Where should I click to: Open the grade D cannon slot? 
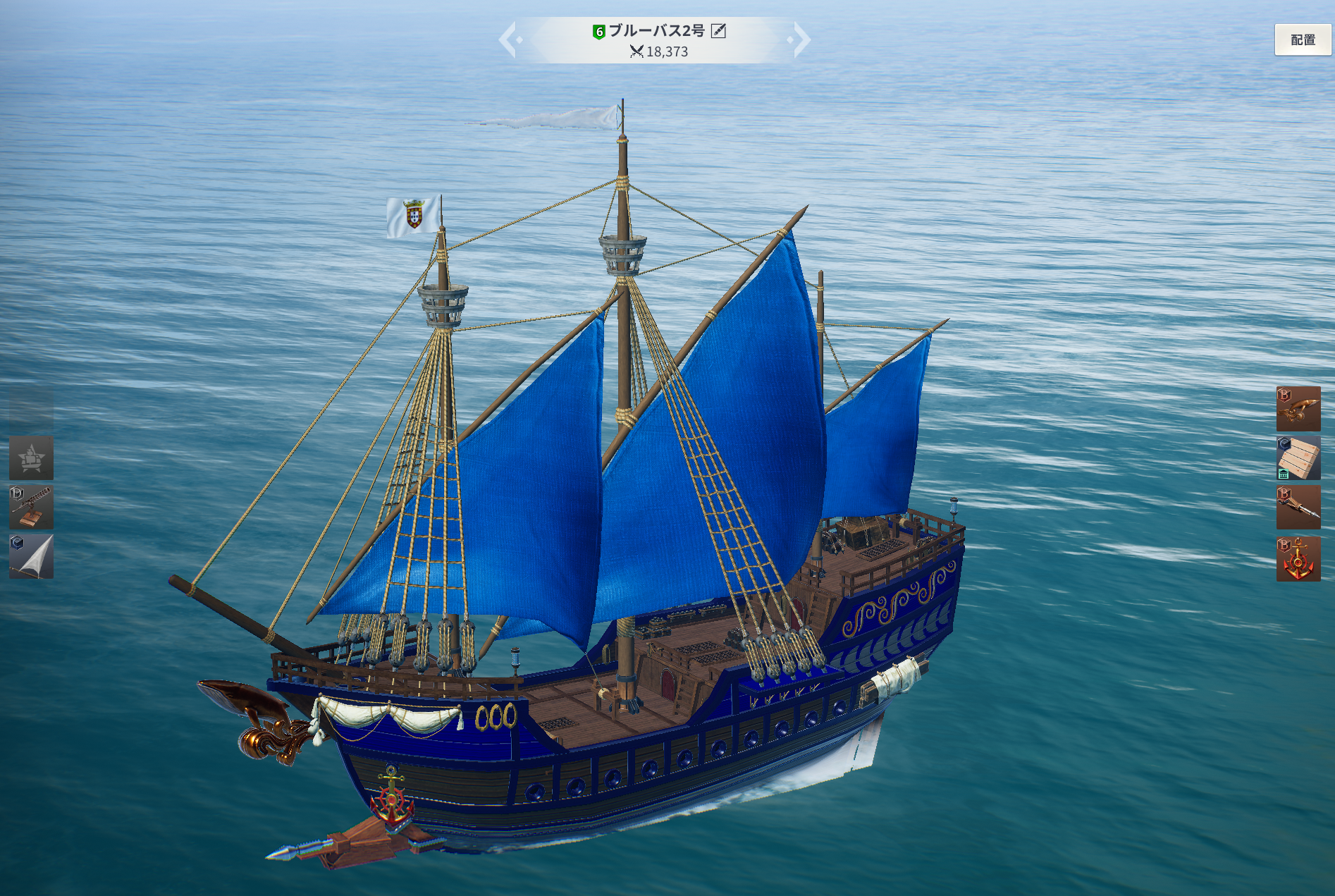tap(31, 508)
